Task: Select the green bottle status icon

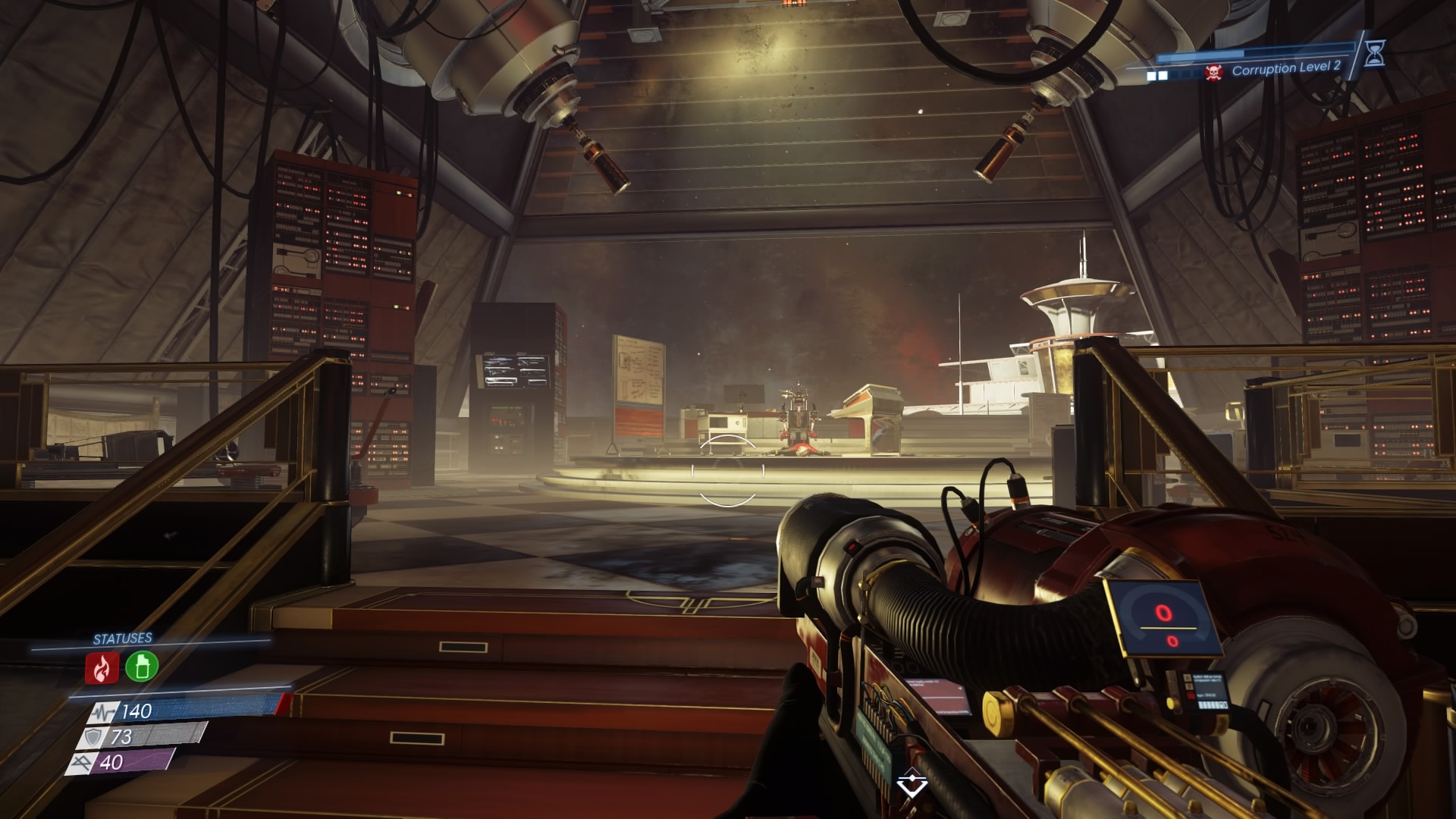Action: tap(141, 666)
